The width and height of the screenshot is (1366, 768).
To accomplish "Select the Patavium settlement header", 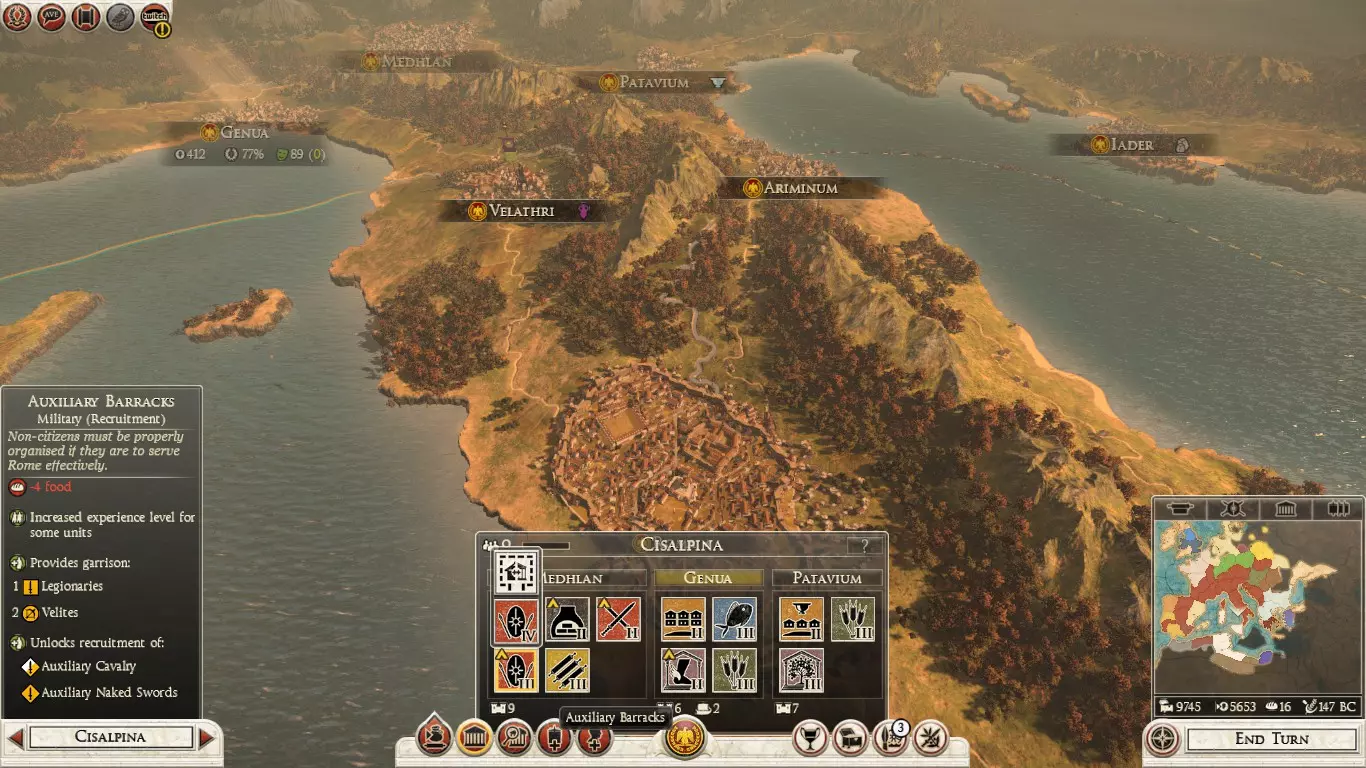I will (x=826, y=578).
